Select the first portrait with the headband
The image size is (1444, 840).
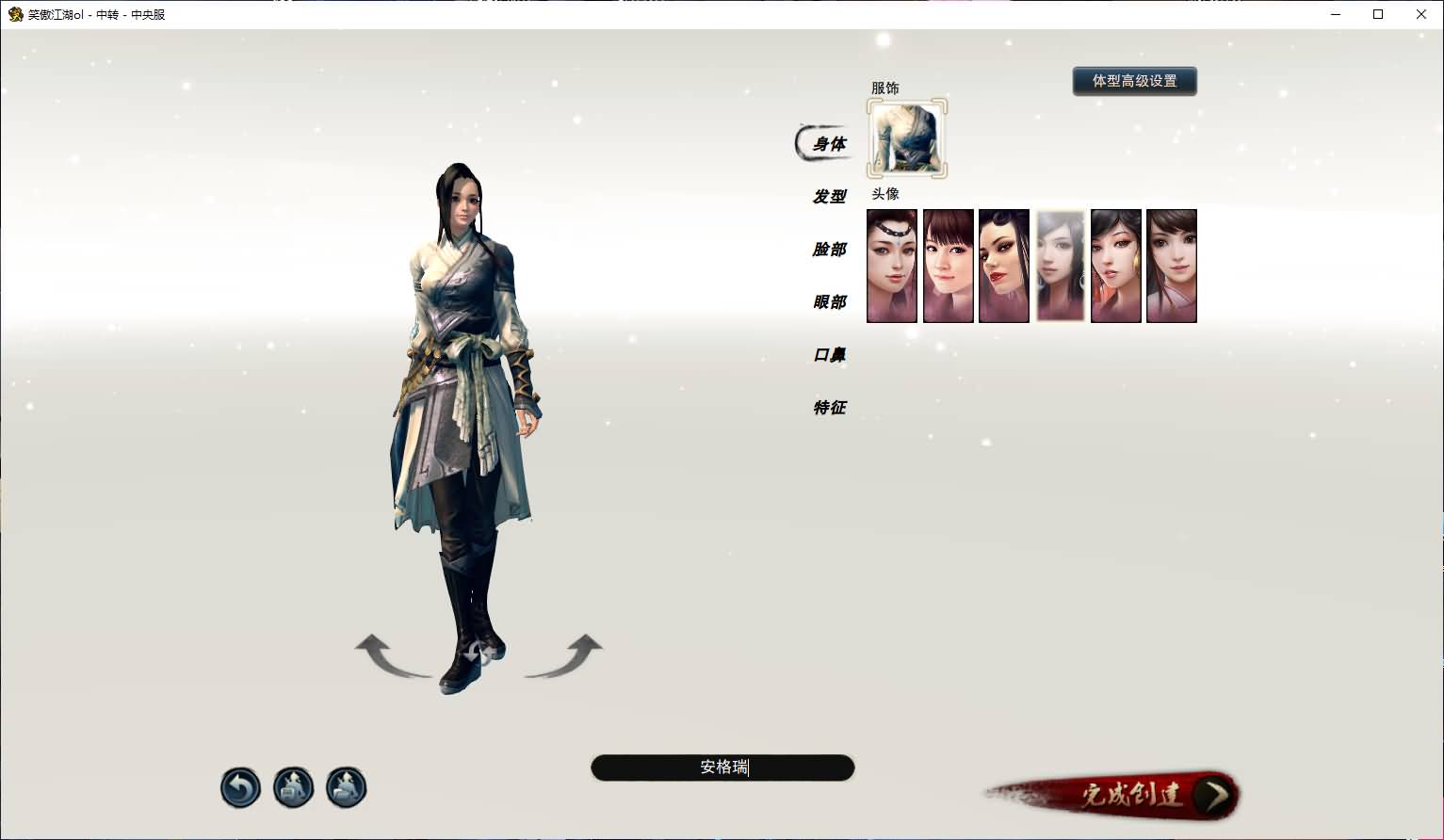pos(891,266)
